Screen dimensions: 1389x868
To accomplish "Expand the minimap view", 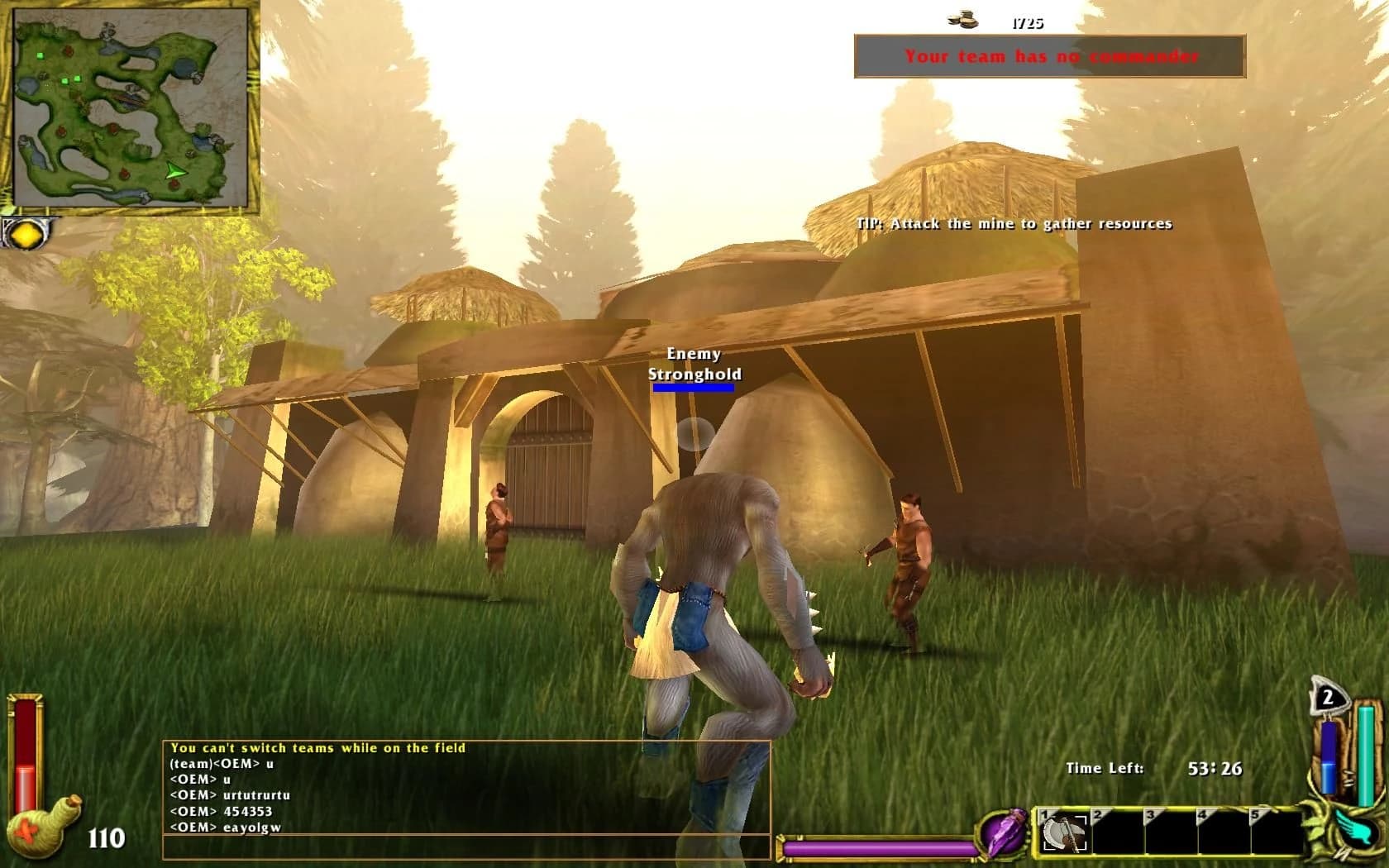I will 132,107.
